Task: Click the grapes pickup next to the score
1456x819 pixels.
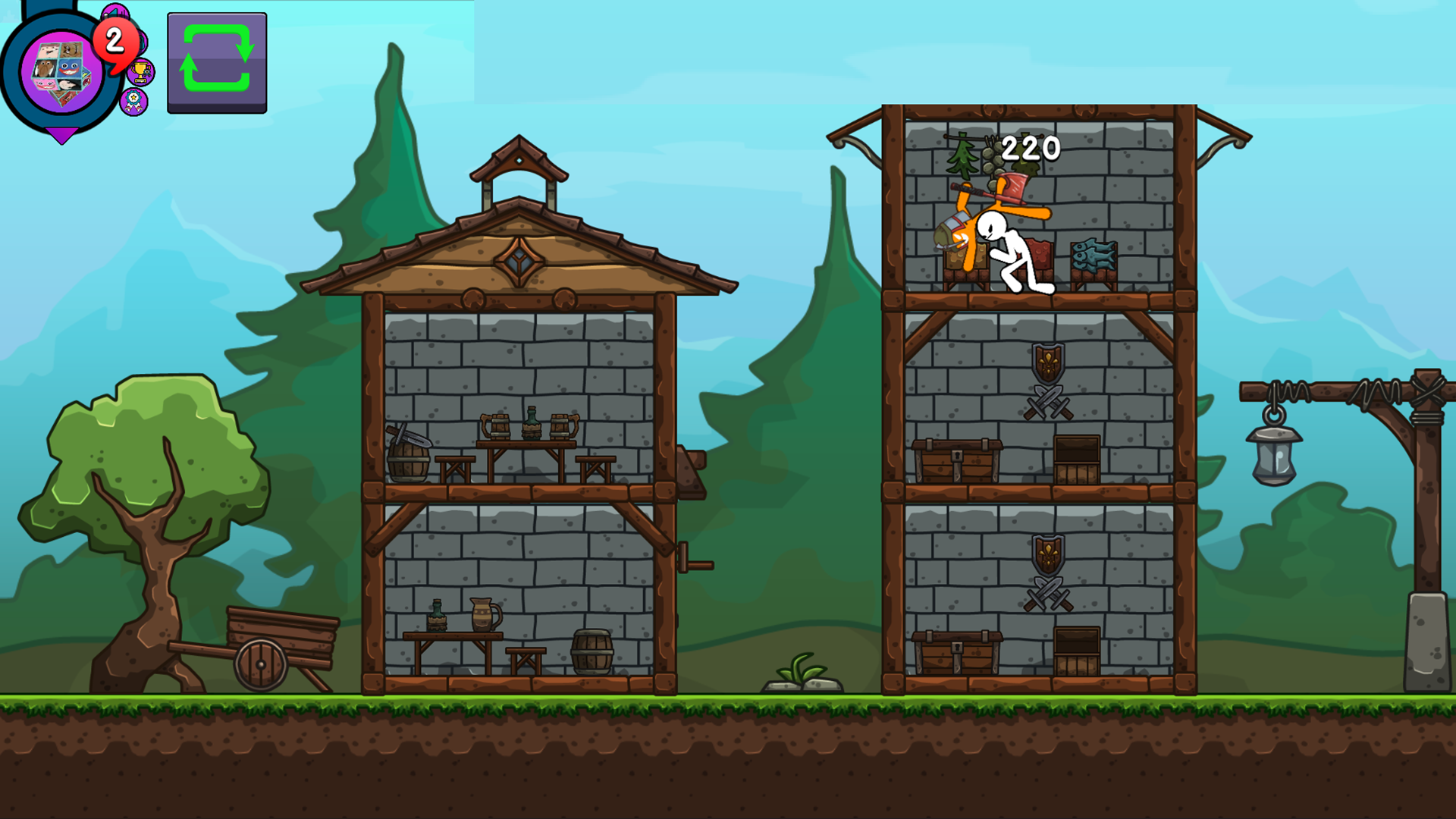Action: coord(994,157)
